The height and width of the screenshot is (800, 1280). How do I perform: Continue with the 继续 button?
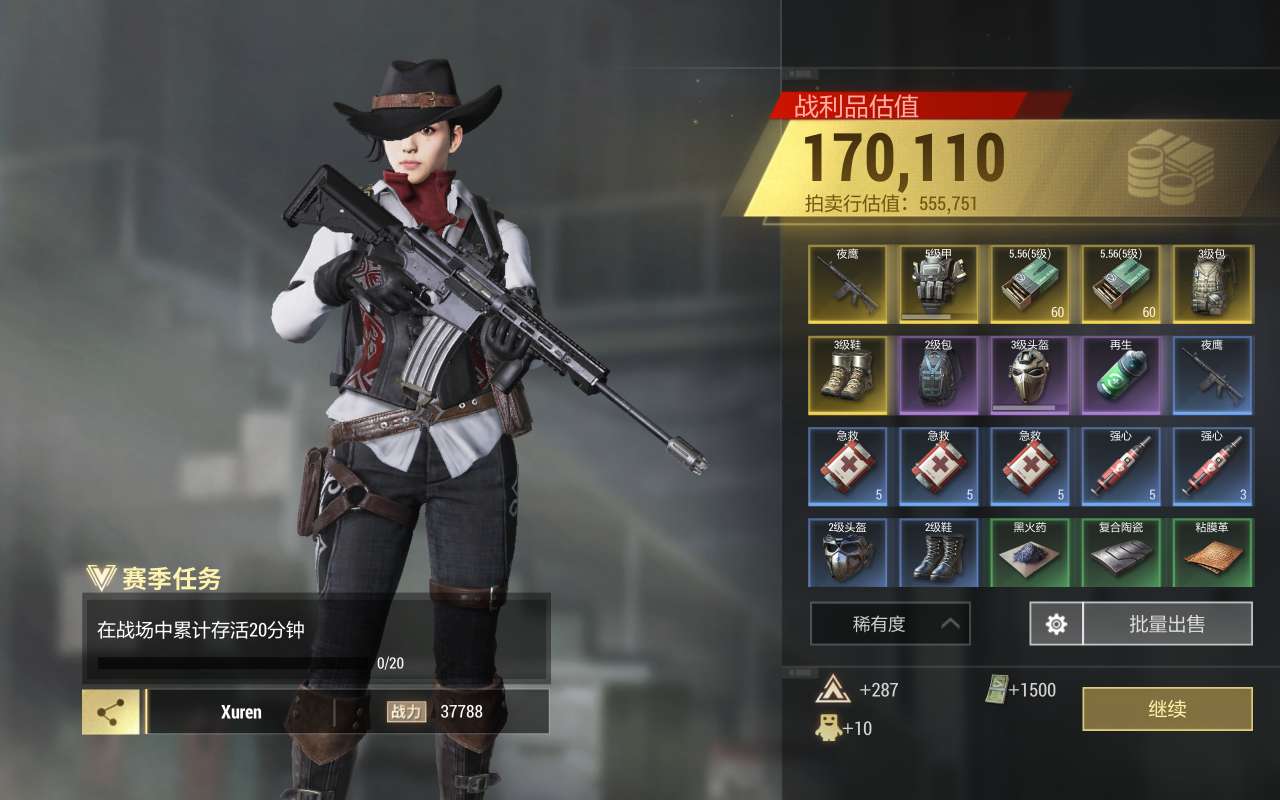click(1167, 709)
